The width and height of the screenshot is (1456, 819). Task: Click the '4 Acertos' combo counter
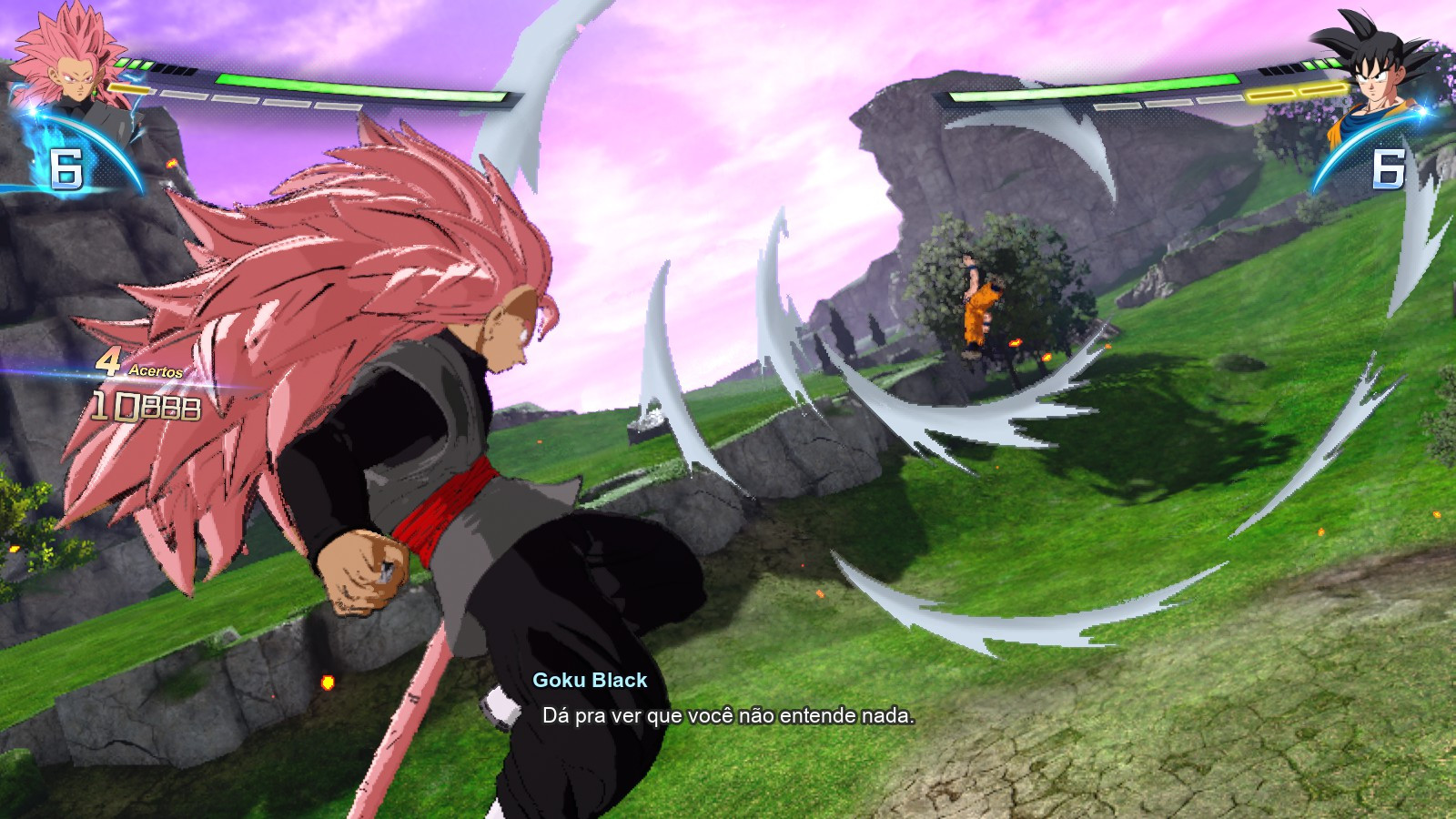click(137, 367)
